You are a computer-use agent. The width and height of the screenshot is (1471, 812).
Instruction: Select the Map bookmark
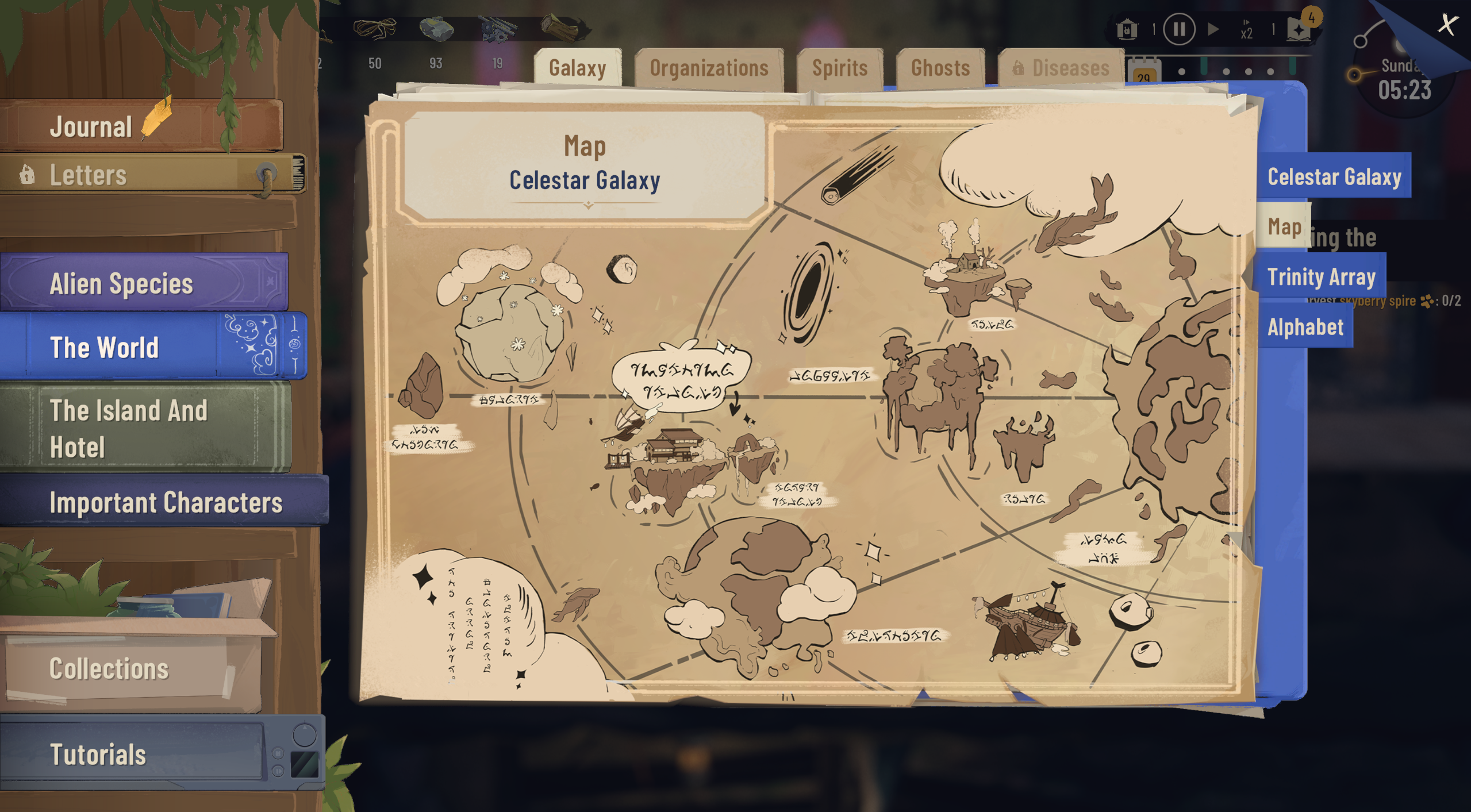click(1284, 227)
